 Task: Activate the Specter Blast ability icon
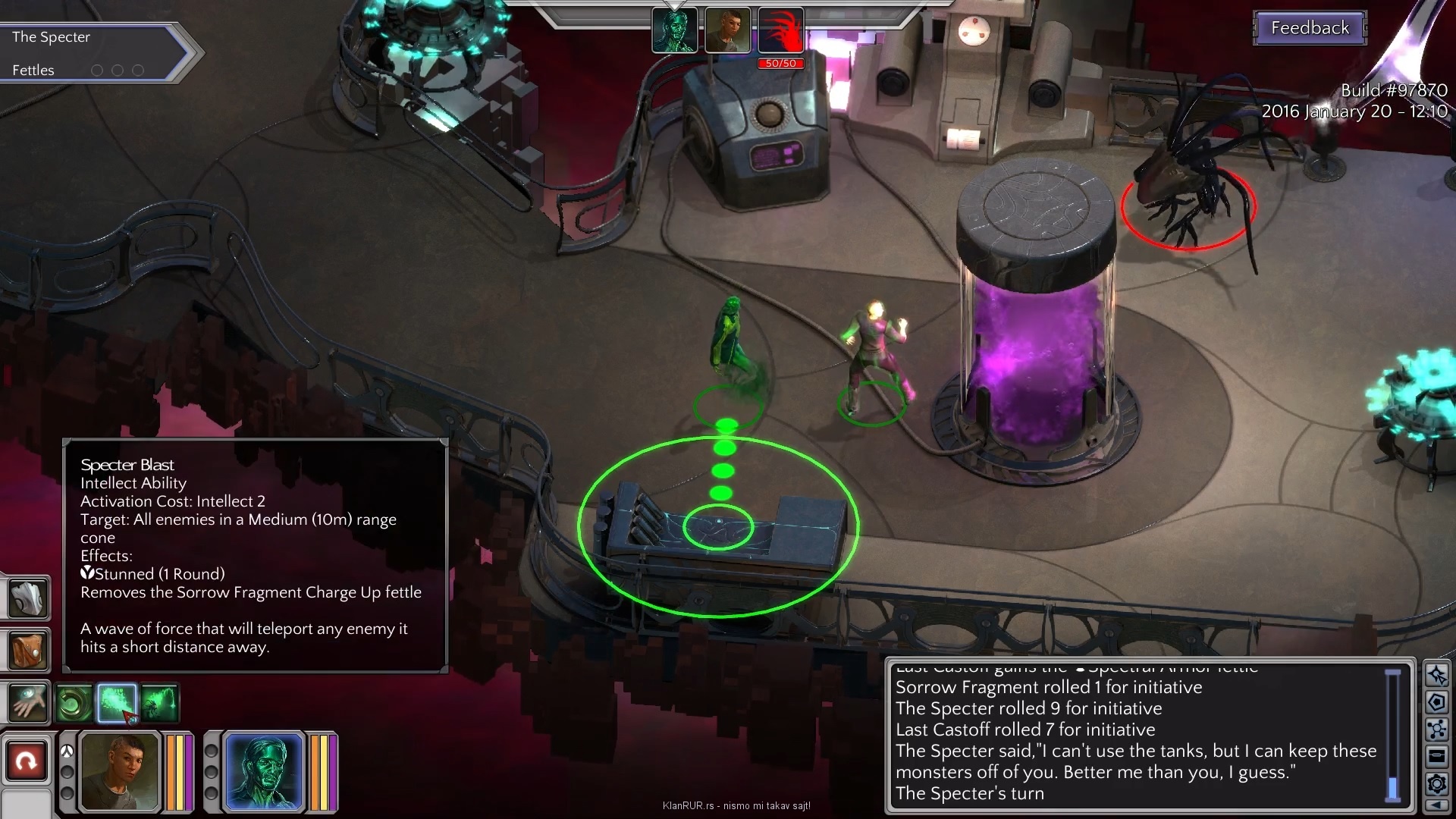[x=117, y=702]
